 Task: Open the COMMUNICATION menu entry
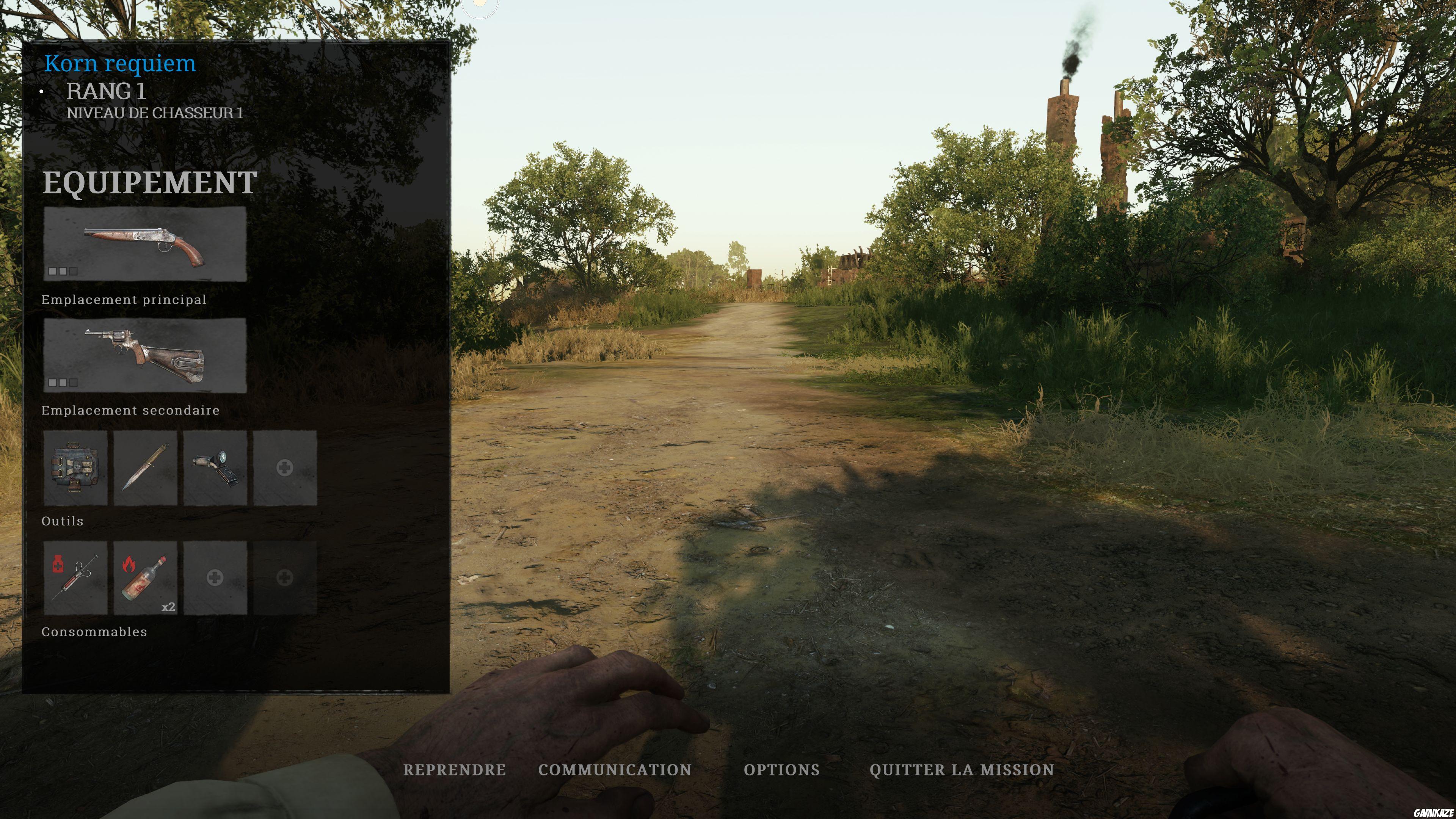[x=614, y=770]
